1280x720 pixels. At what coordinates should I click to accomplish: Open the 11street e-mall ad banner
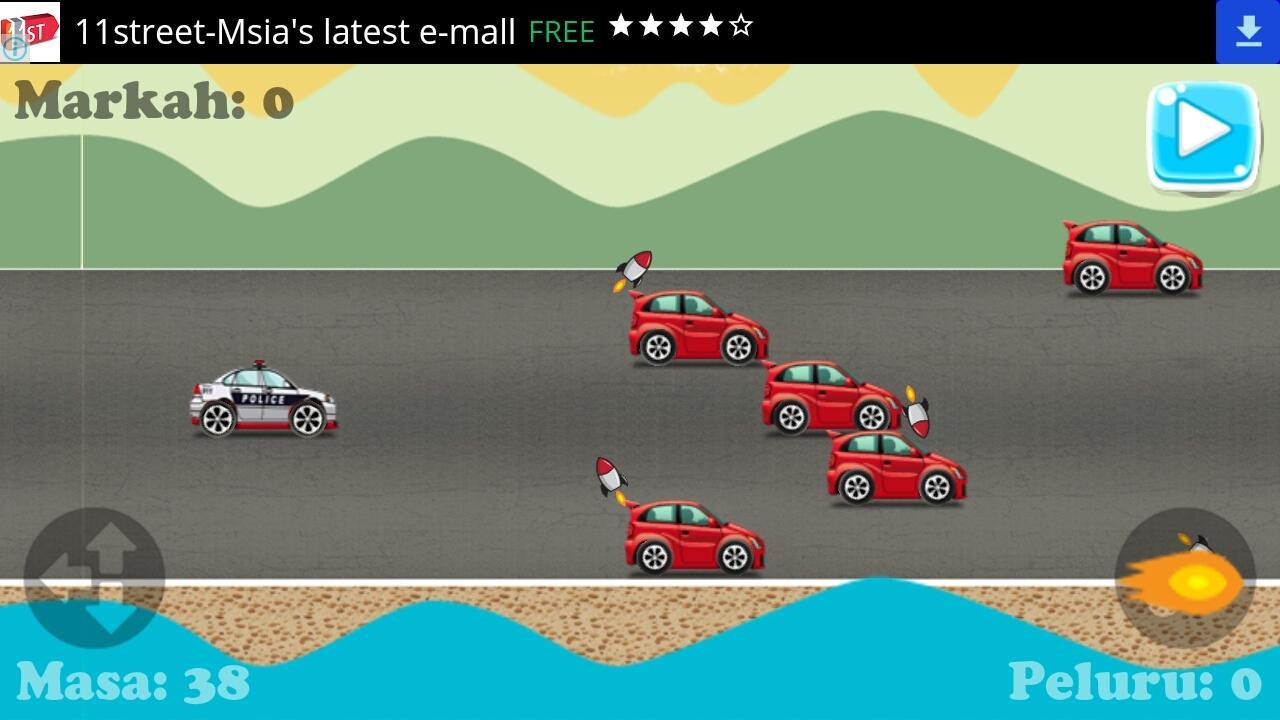(x=295, y=32)
